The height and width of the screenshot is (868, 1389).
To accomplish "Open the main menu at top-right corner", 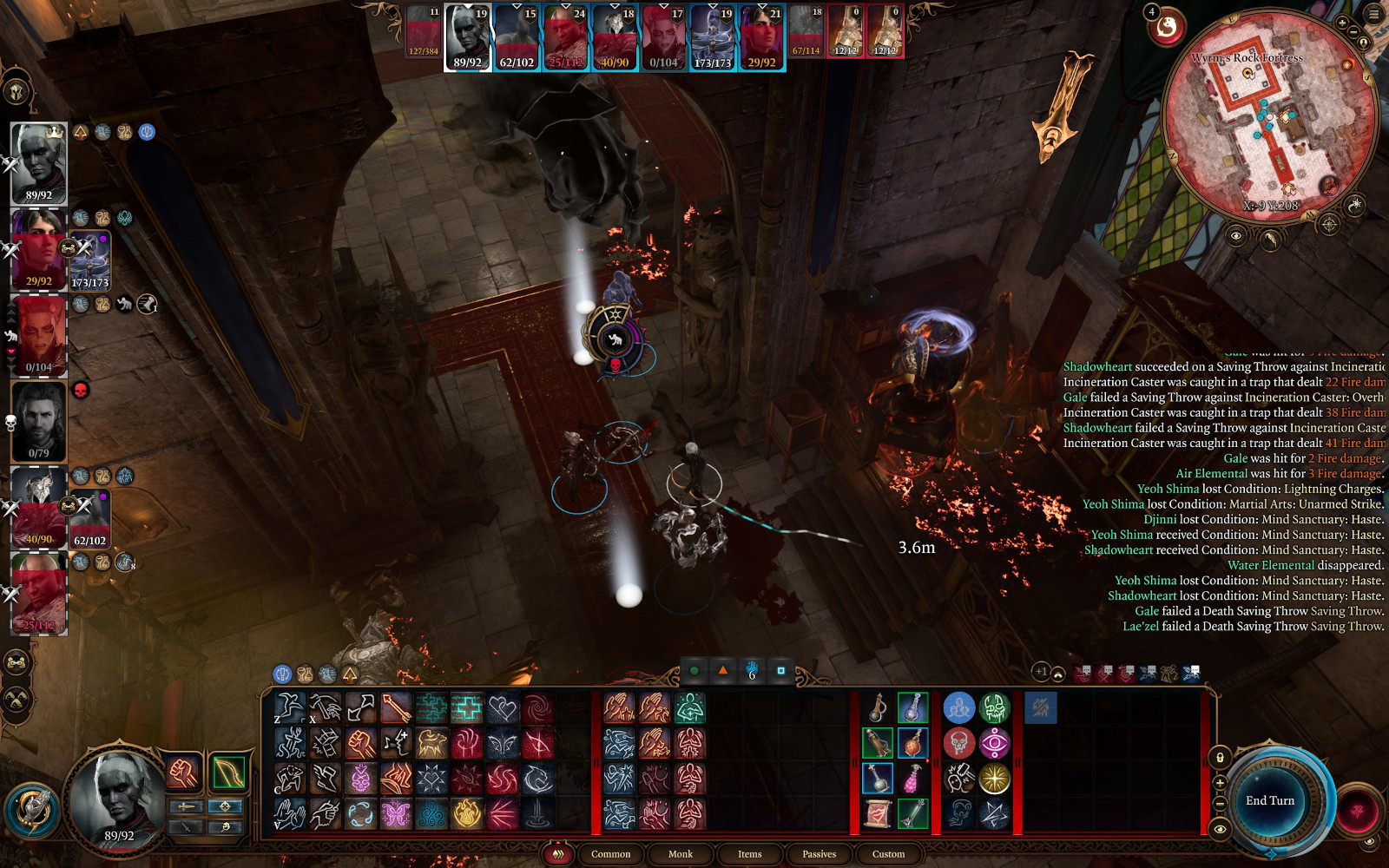I will [x=1373, y=14].
